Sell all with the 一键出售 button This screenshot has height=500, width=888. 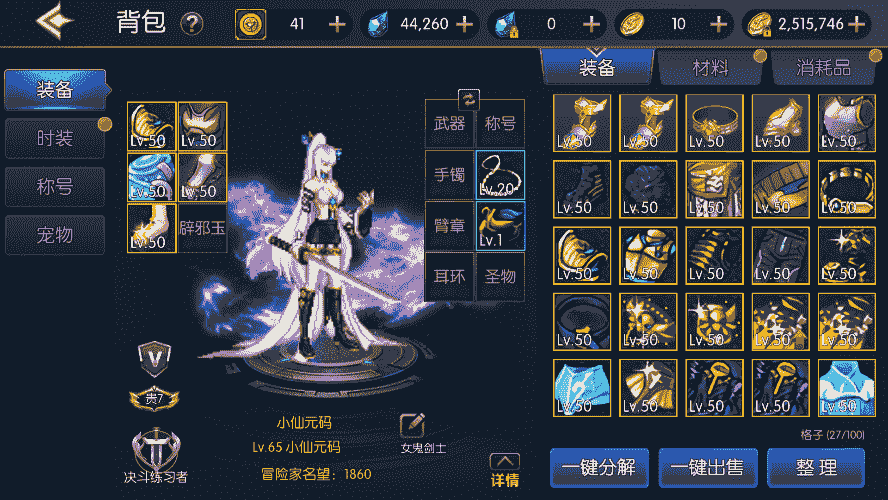(x=707, y=467)
